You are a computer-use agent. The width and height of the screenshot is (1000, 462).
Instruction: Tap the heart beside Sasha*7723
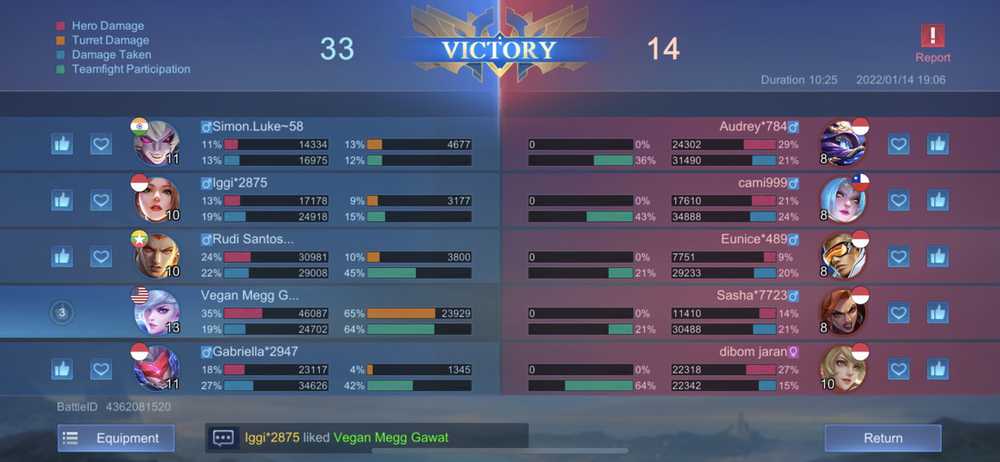tap(898, 313)
